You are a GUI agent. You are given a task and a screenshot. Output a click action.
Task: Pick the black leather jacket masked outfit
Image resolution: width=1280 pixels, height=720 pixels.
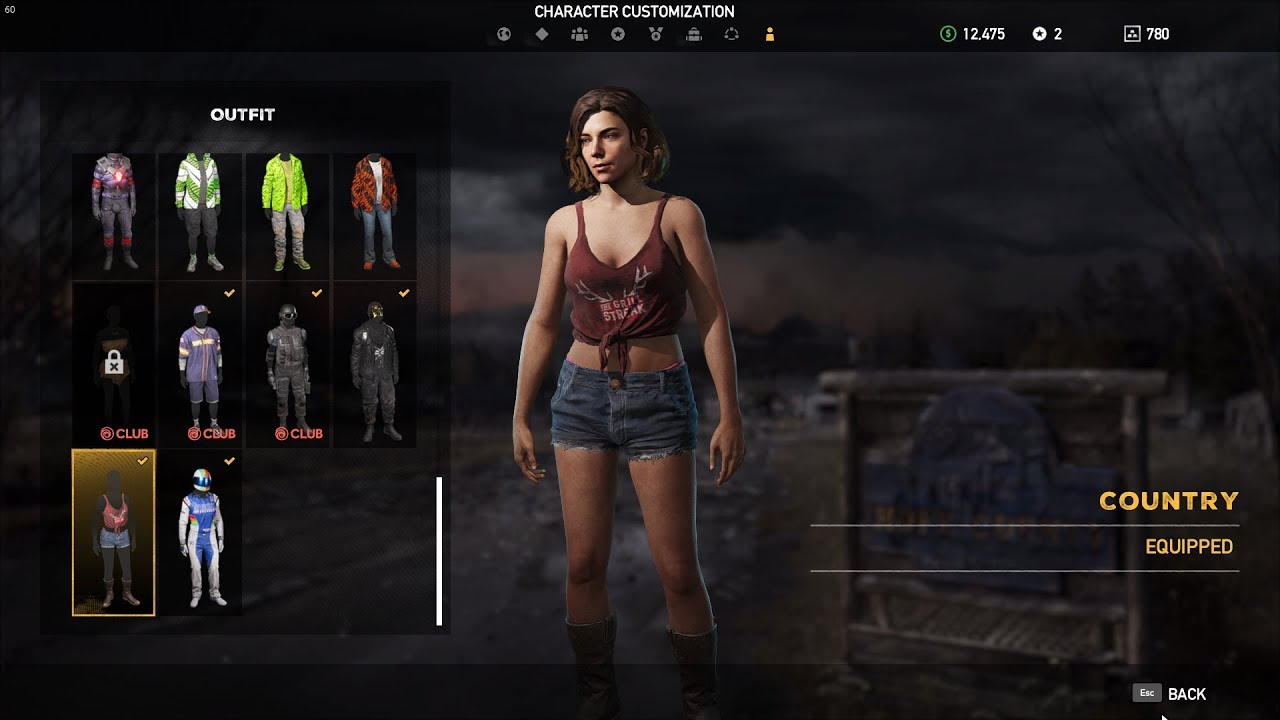pos(374,365)
